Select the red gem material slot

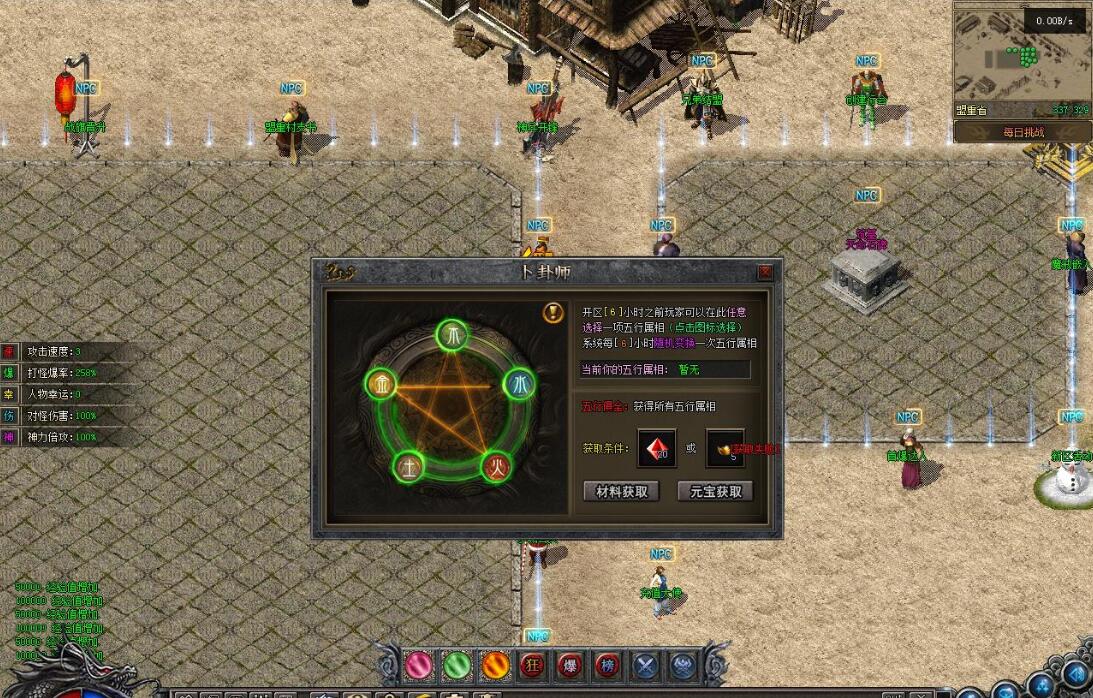point(657,448)
